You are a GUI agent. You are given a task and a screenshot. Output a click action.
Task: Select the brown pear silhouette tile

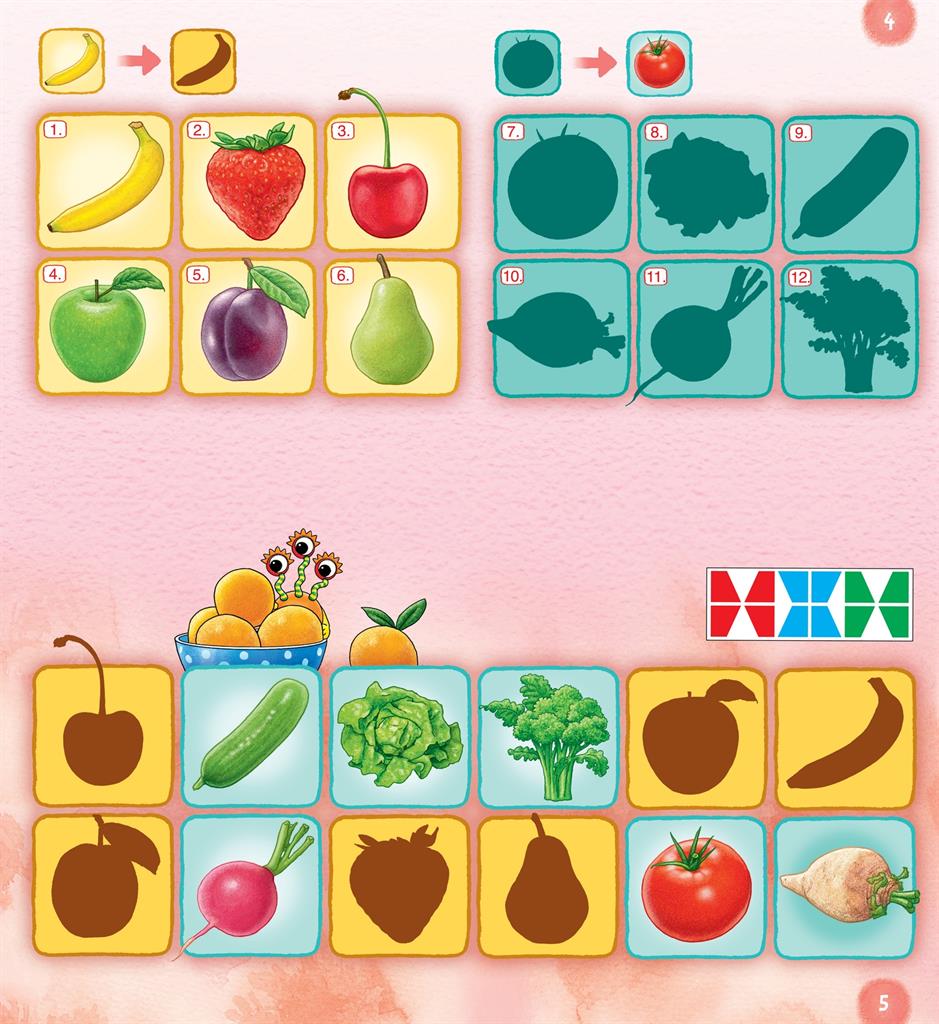pyautogui.click(x=548, y=885)
